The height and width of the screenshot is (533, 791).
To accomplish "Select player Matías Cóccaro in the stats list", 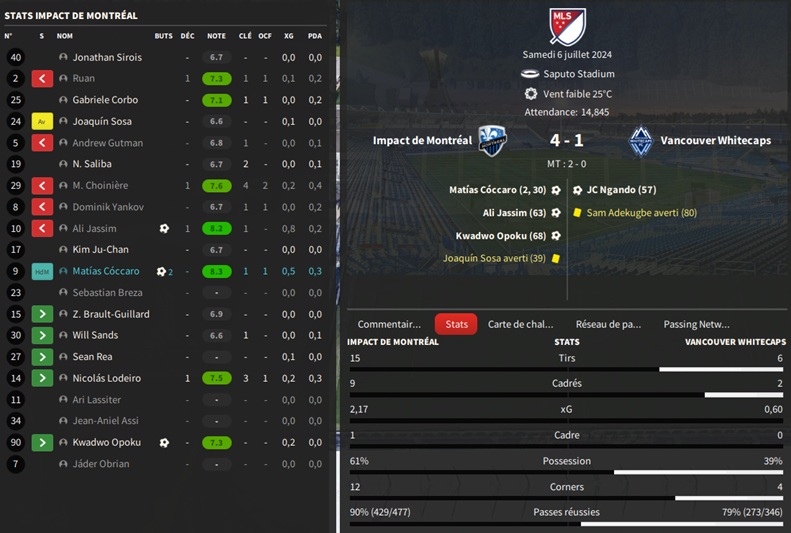I will [x=105, y=271].
